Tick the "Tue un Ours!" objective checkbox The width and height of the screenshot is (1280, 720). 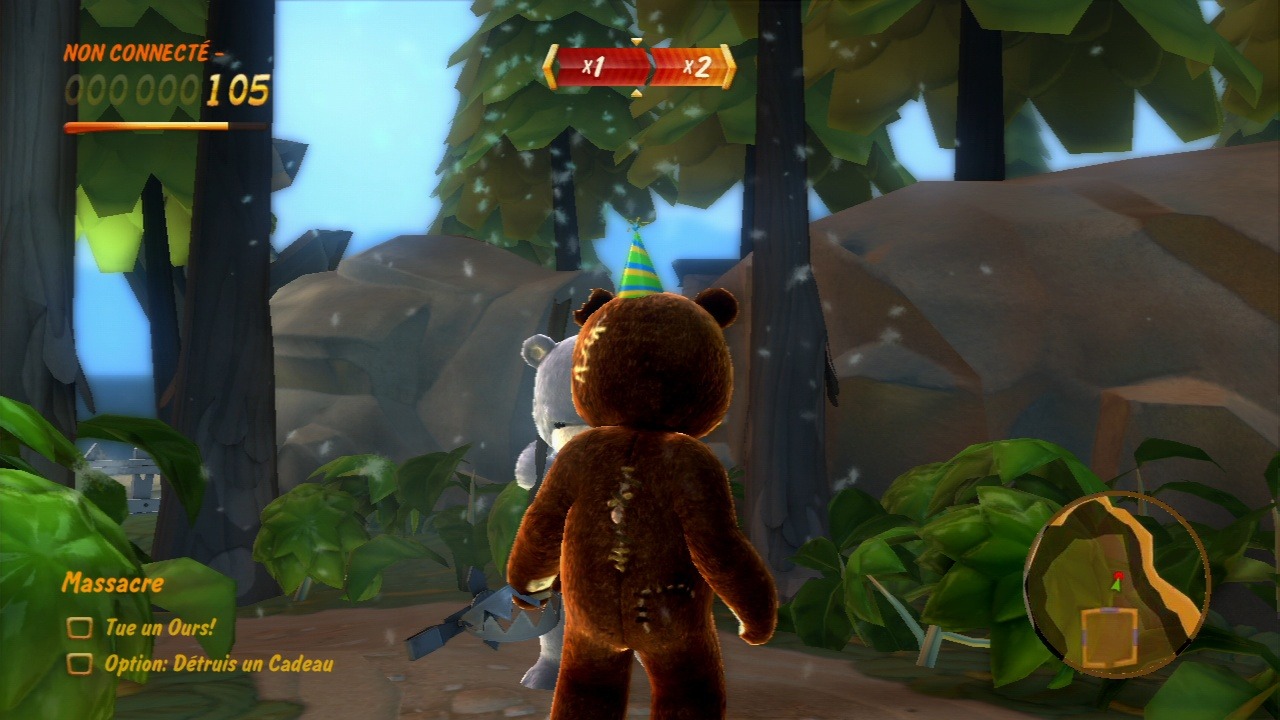79,628
